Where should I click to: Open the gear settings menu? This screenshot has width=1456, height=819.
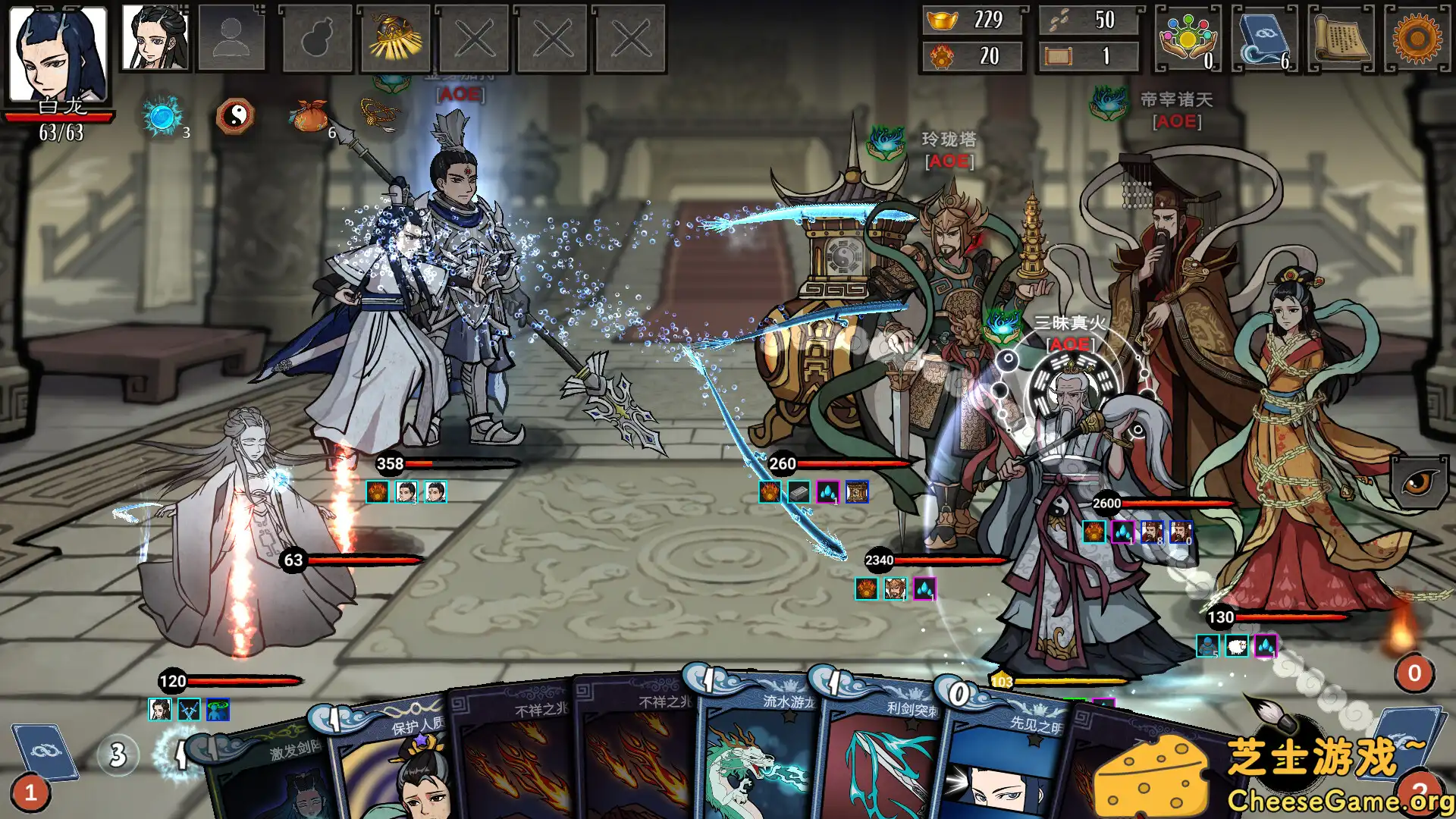pyautogui.click(x=1417, y=38)
